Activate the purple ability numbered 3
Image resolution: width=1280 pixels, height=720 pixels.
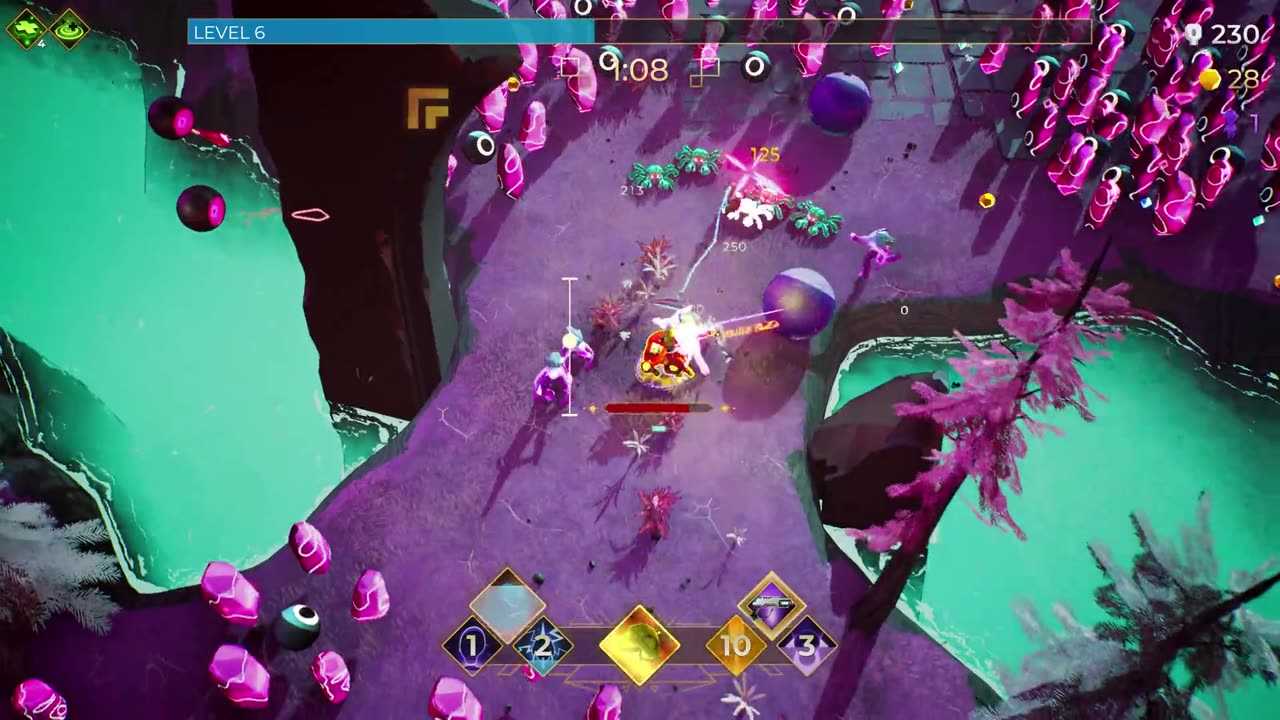pyautogui.click(x=806, y=645)
